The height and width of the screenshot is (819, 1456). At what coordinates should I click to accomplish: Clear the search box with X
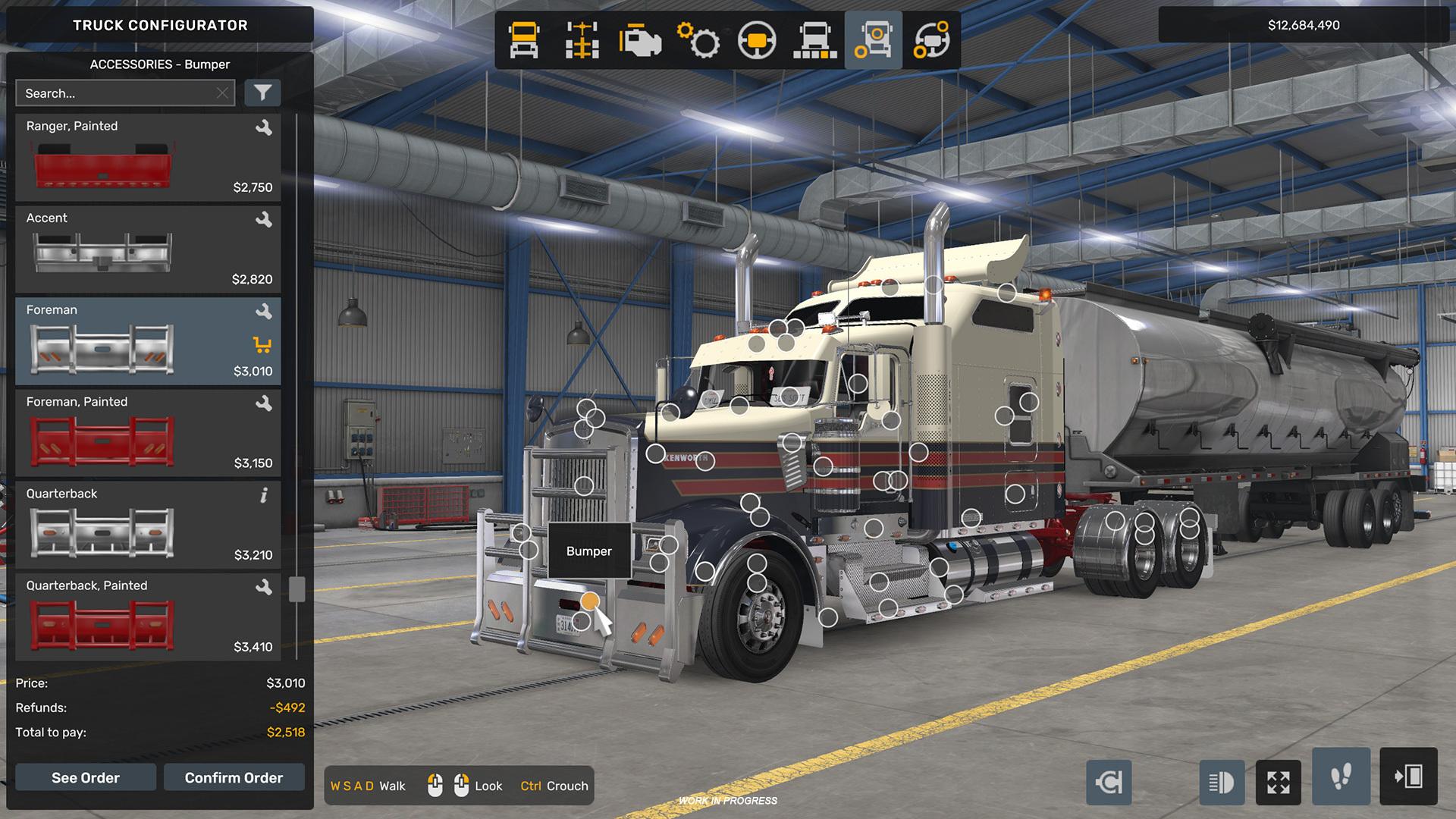(222, 93)
